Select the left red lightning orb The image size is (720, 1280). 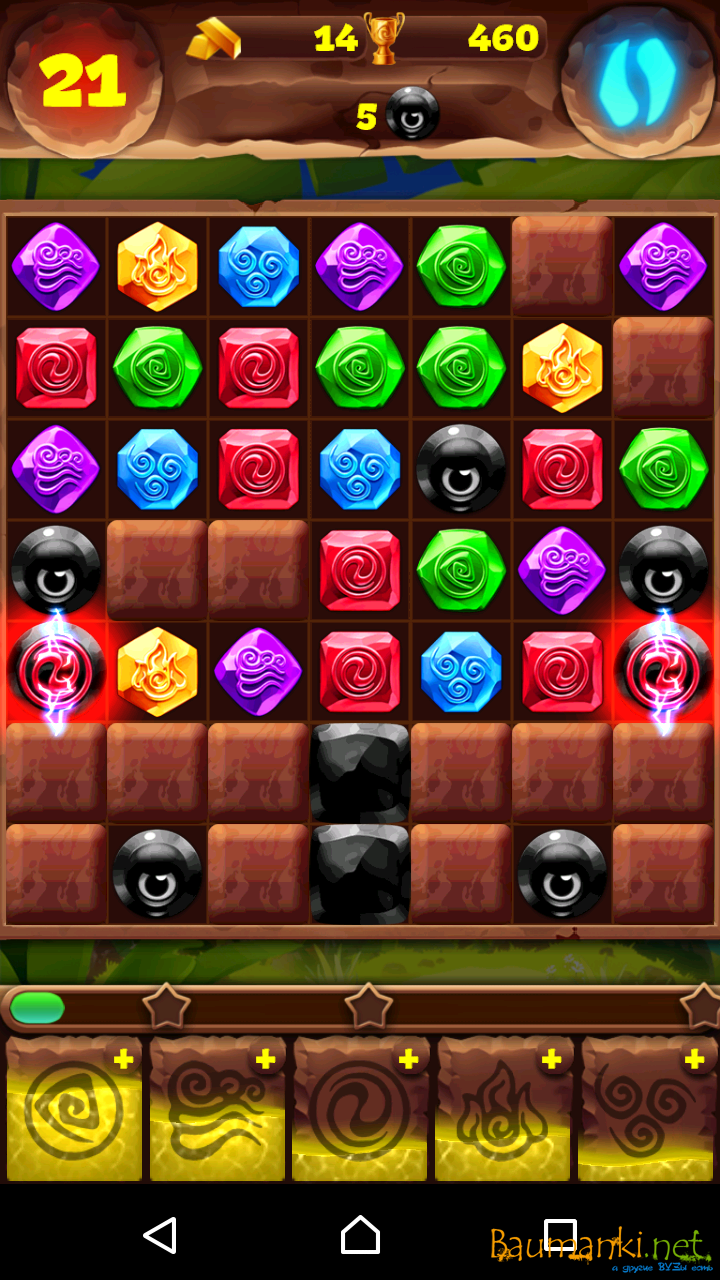coord(56,671)
